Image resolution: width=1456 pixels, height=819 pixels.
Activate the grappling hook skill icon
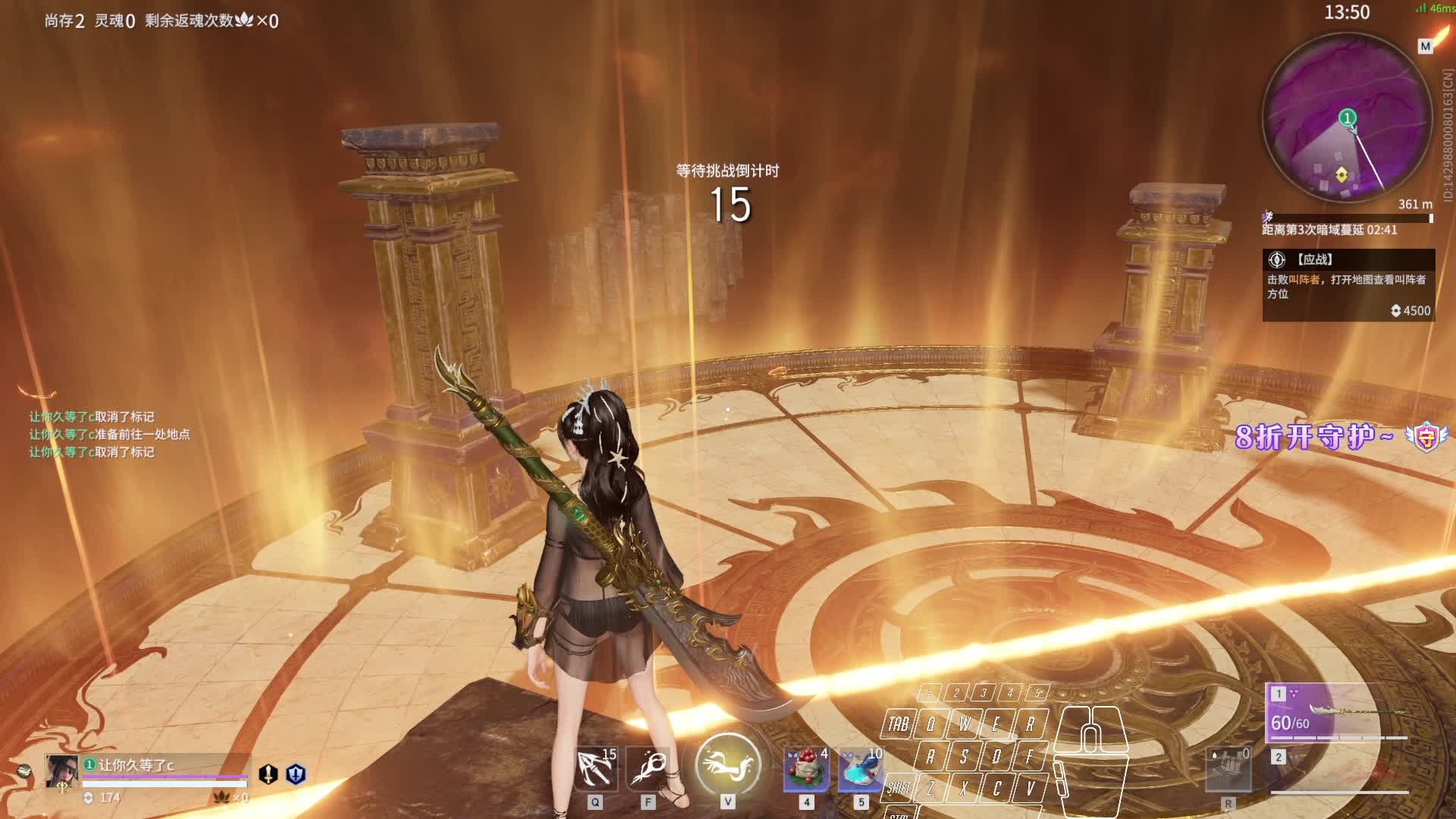tap(595, 767)
